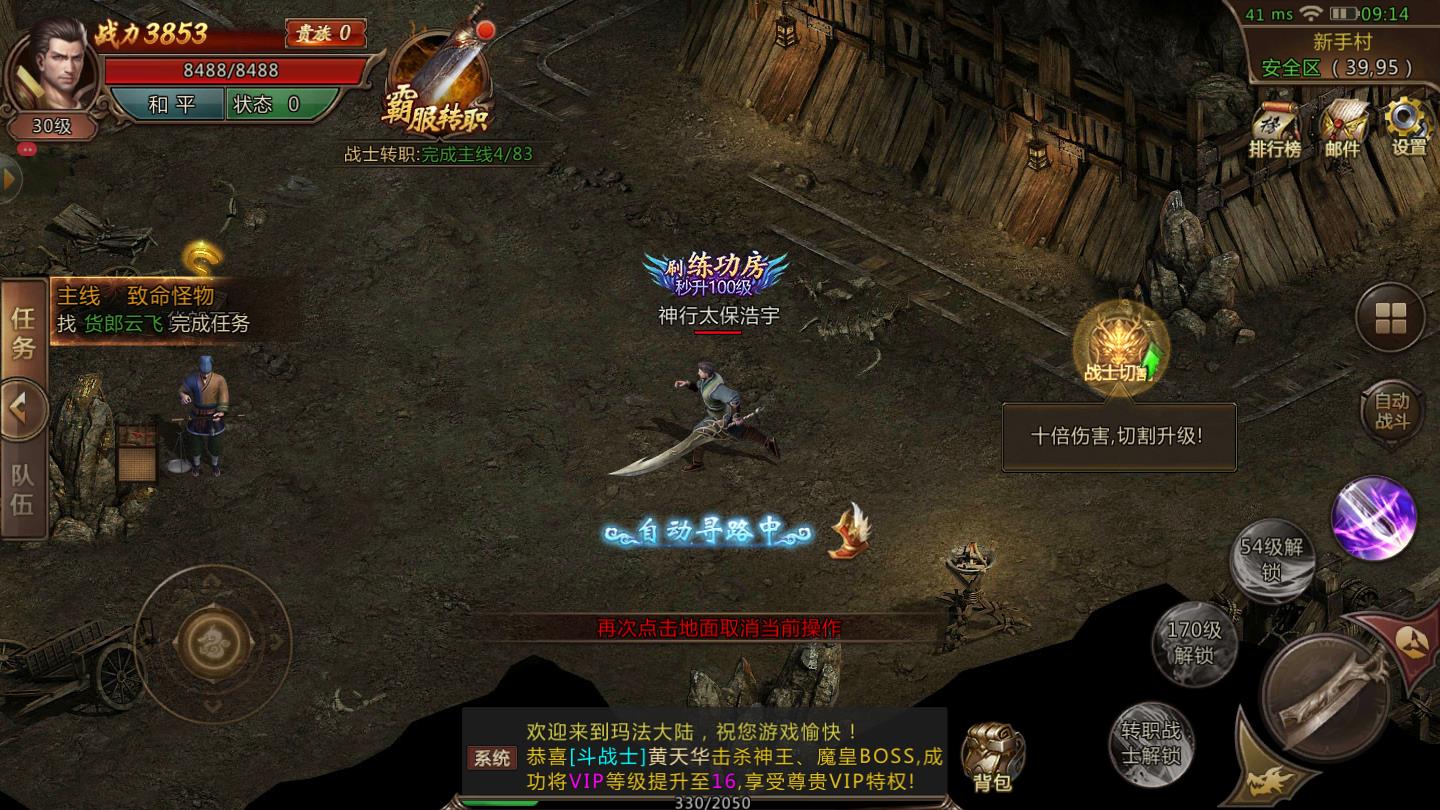Switch the 和平 attack mode
The height and width of the screenshot is (810, 1440).
pyautogui.click(x=166, y=104)
